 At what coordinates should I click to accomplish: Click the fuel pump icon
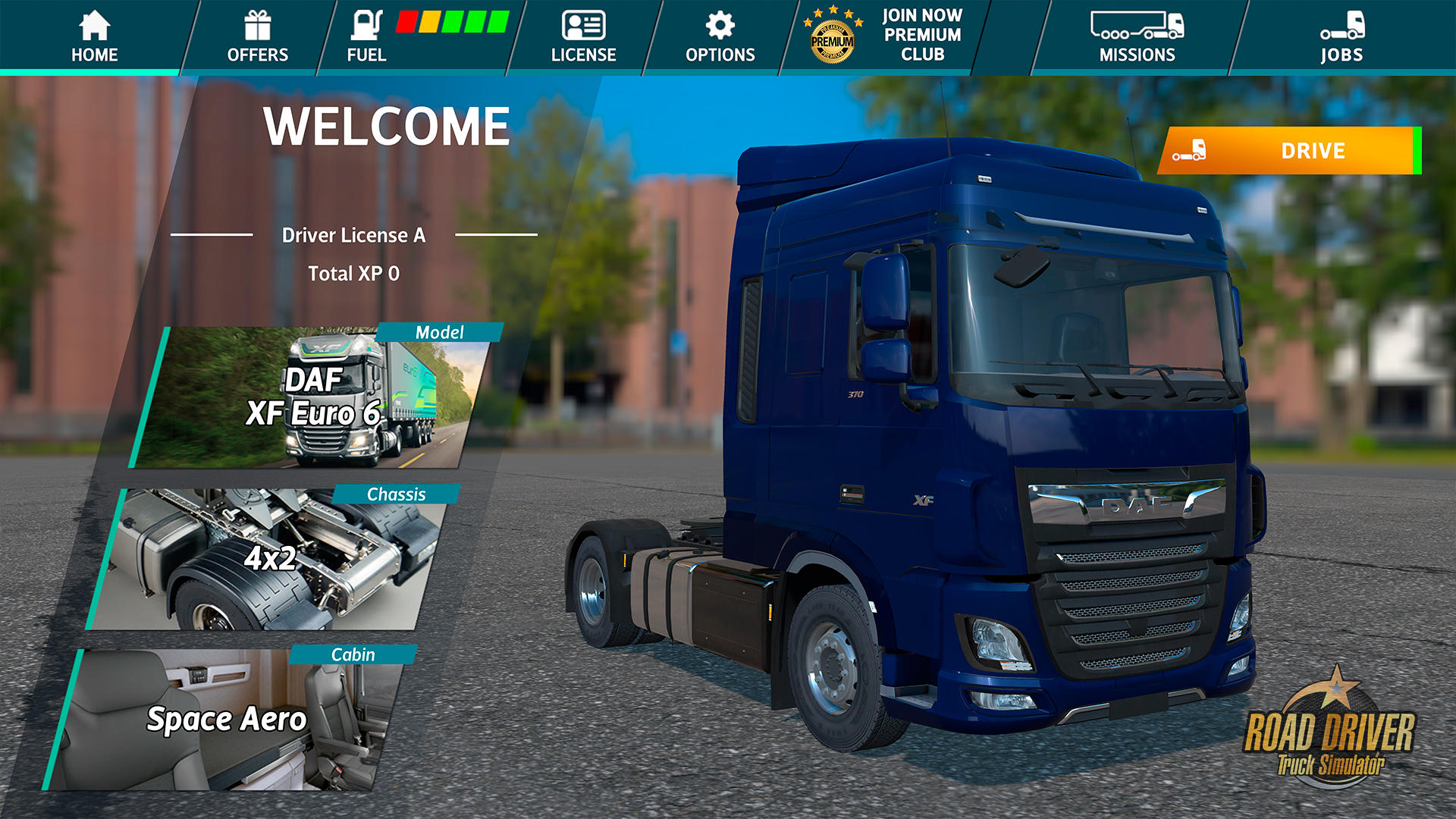tap(366, 24)
